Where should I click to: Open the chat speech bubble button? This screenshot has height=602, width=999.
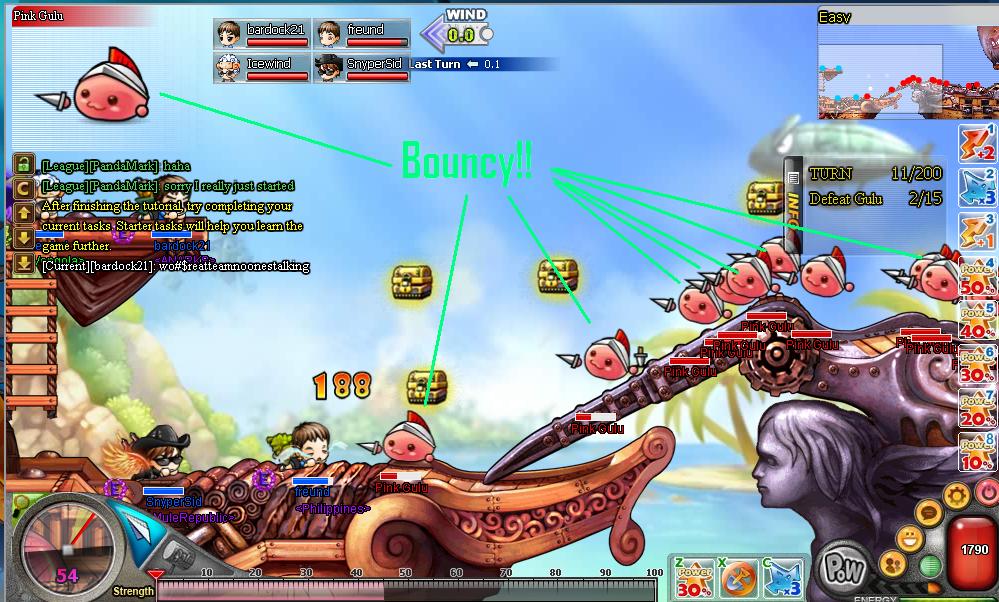point(929,514)
